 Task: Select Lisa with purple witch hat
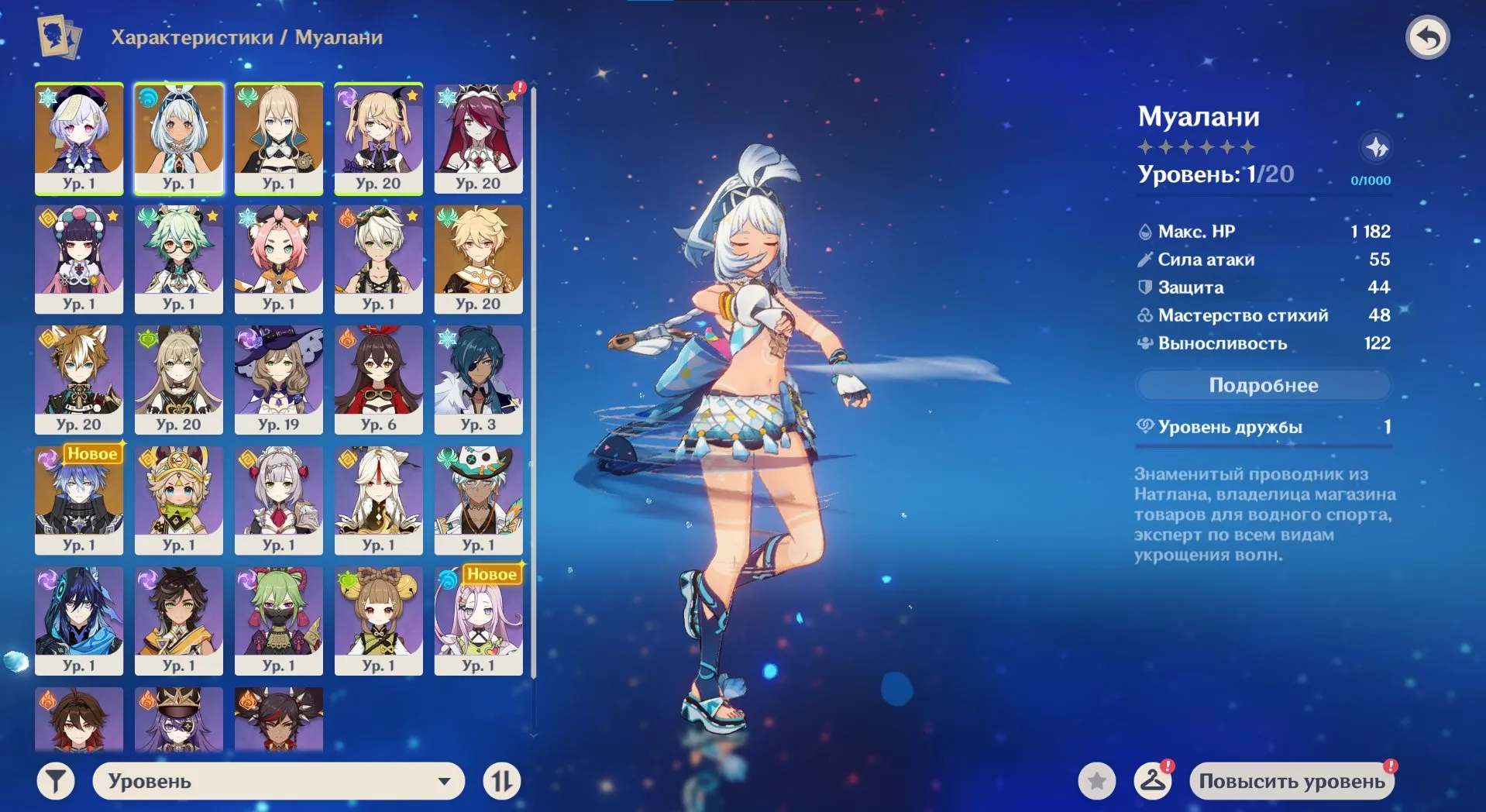pyautogui.click(x=279, y=379)
